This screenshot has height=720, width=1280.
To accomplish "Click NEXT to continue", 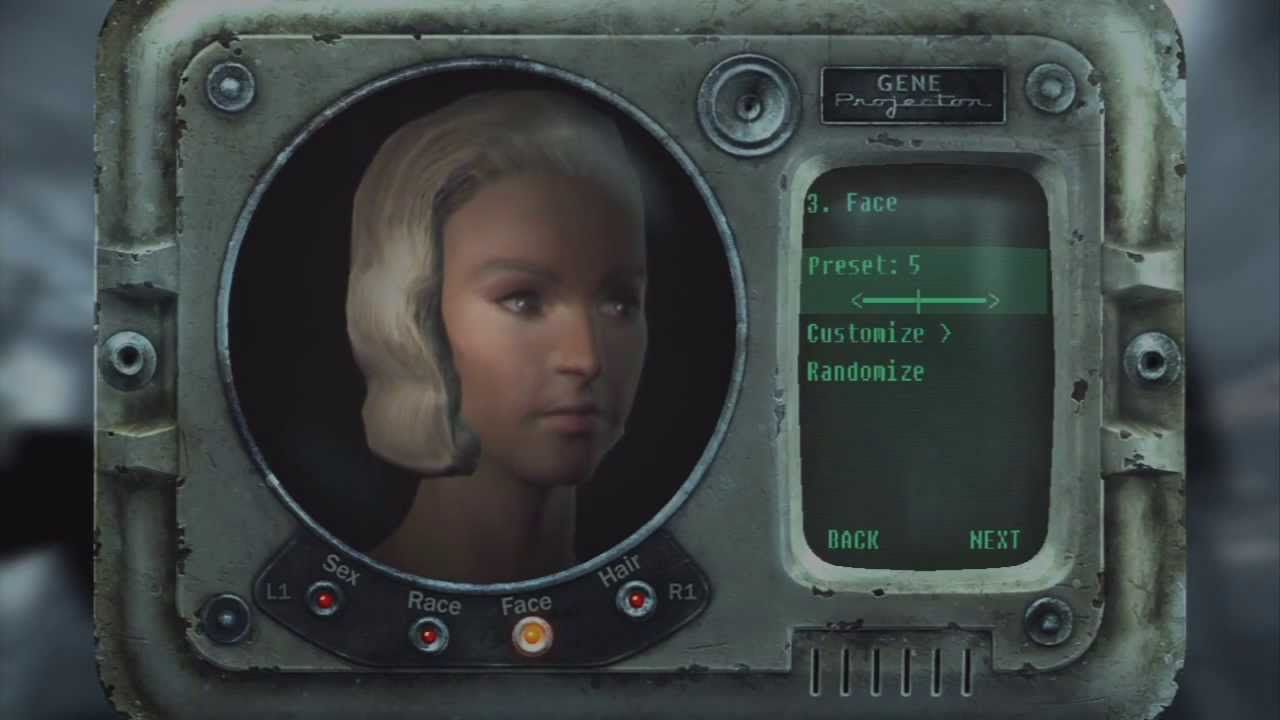I will pyautogui.click(x=994, y=541).
